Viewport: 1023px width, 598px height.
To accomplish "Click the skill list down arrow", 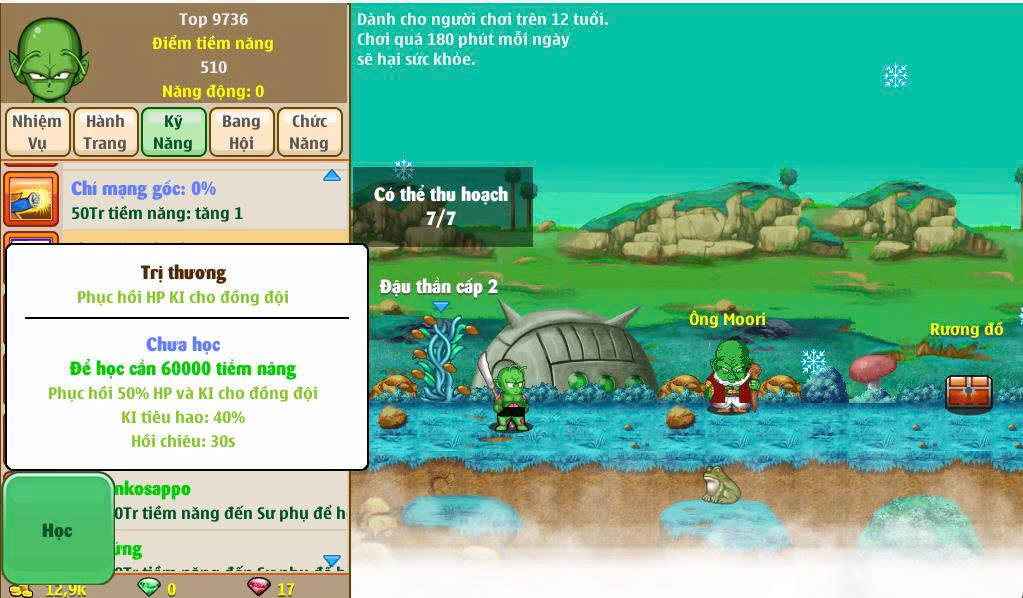I will coord(332,561).
